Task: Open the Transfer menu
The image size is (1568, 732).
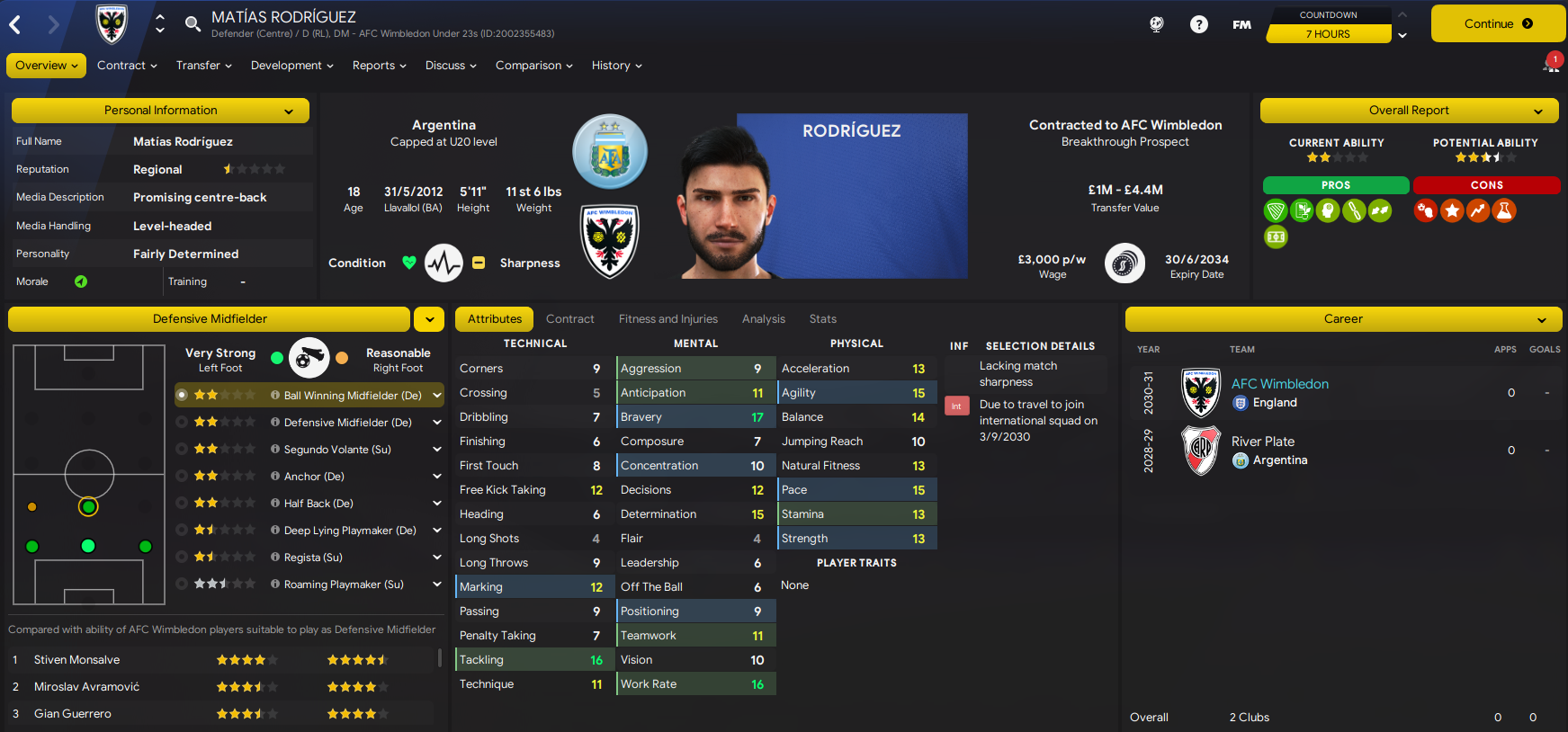Action: click(203, 66)
